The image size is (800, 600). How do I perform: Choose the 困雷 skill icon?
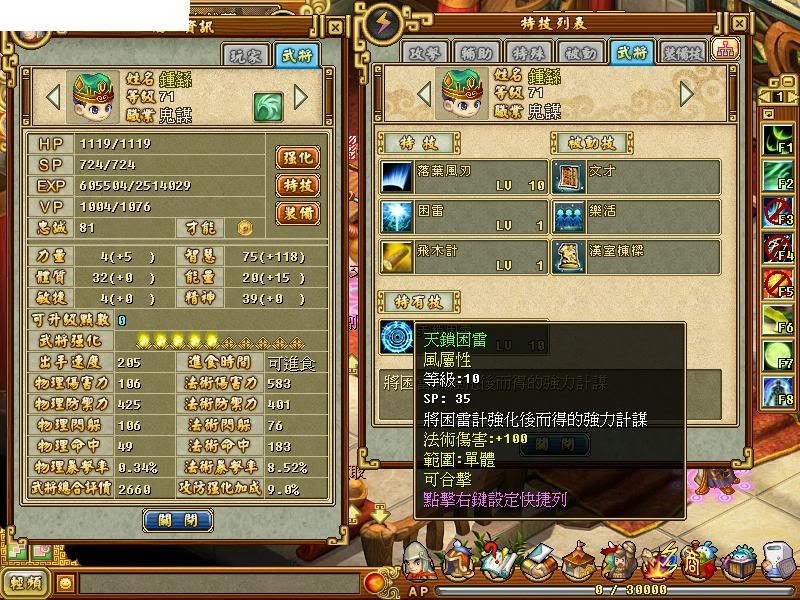396,215
